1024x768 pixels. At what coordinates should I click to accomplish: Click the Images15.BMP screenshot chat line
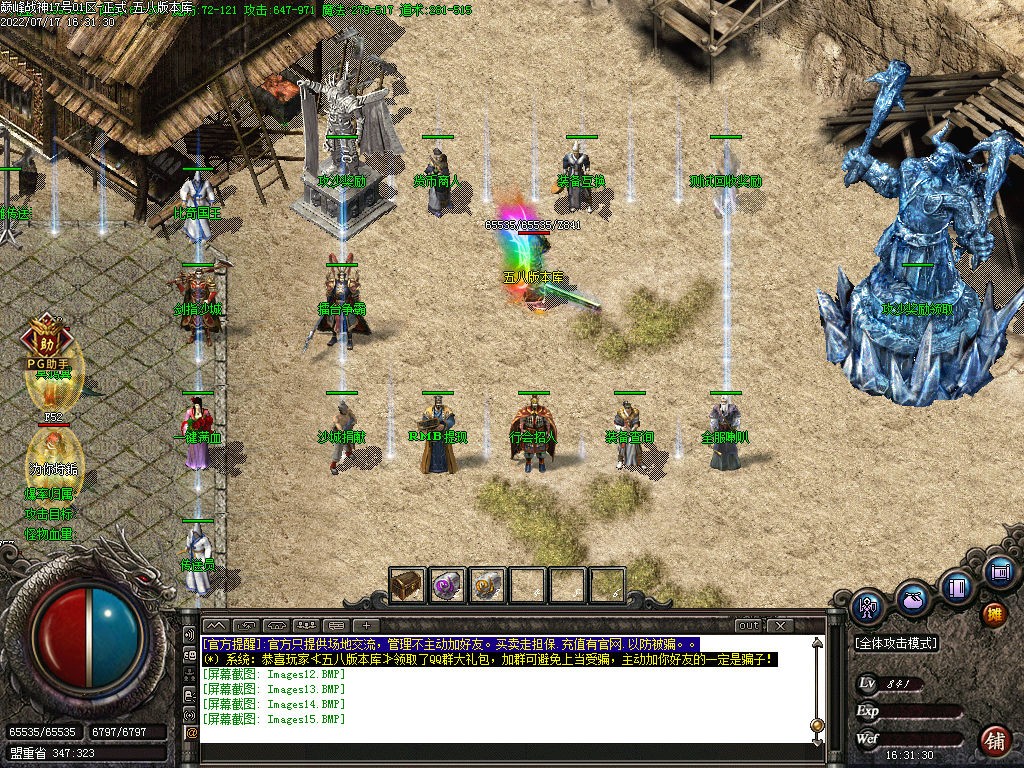[x=274, y=719]
